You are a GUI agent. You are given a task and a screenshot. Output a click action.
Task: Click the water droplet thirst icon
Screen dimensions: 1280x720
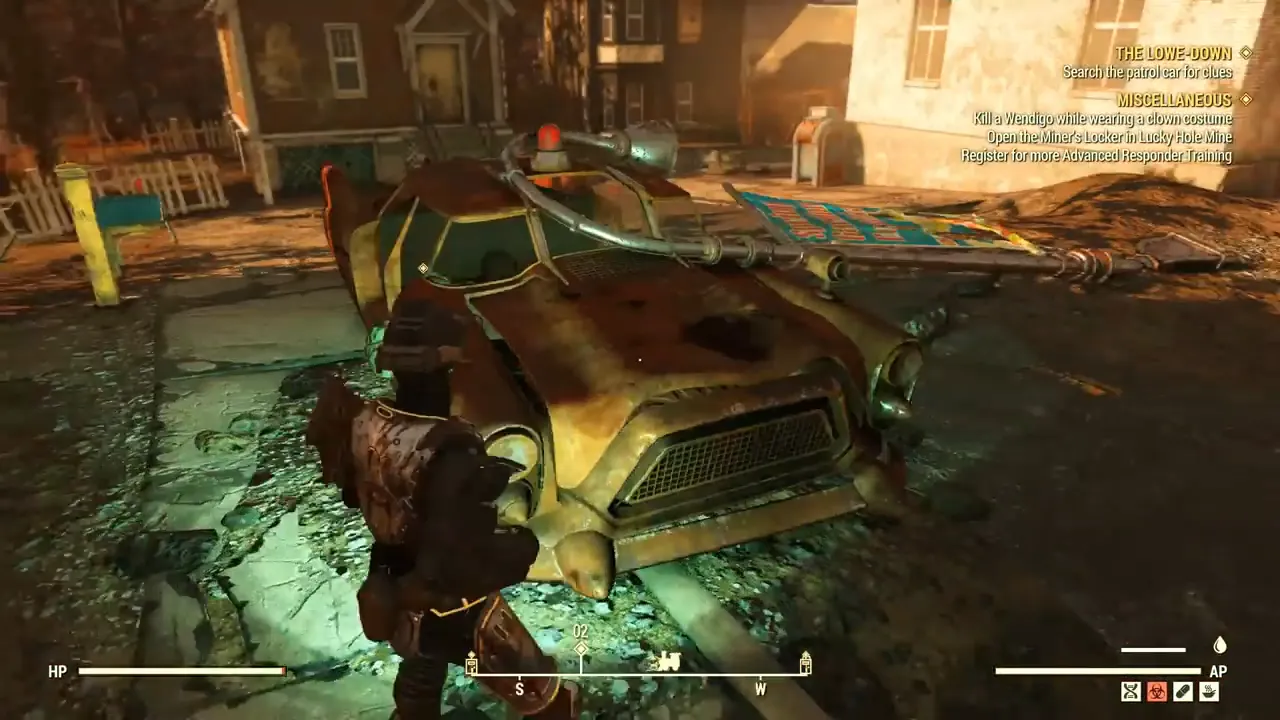tap(1219, 646)
